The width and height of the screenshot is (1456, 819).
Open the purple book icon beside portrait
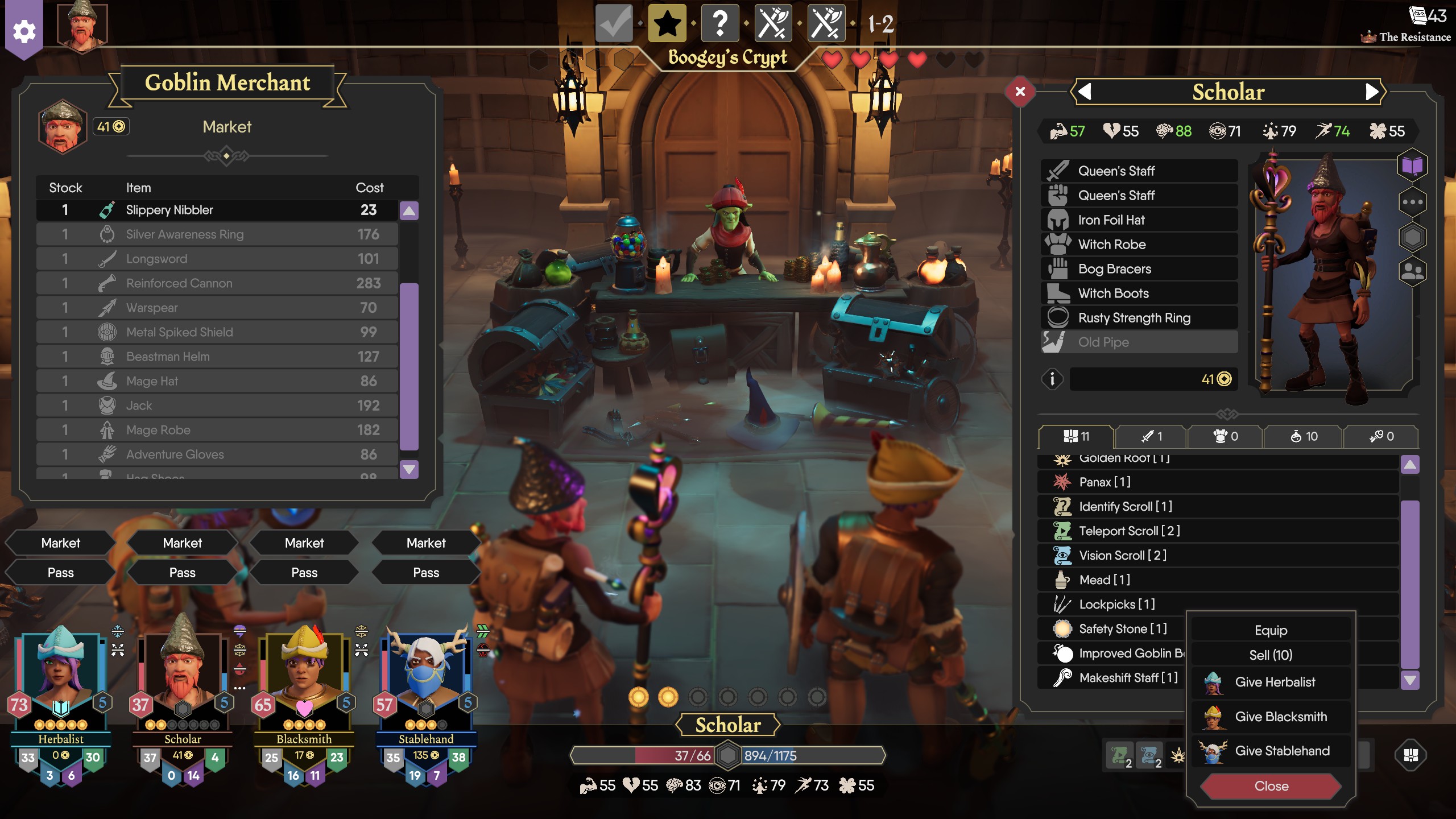point(1412,166)
